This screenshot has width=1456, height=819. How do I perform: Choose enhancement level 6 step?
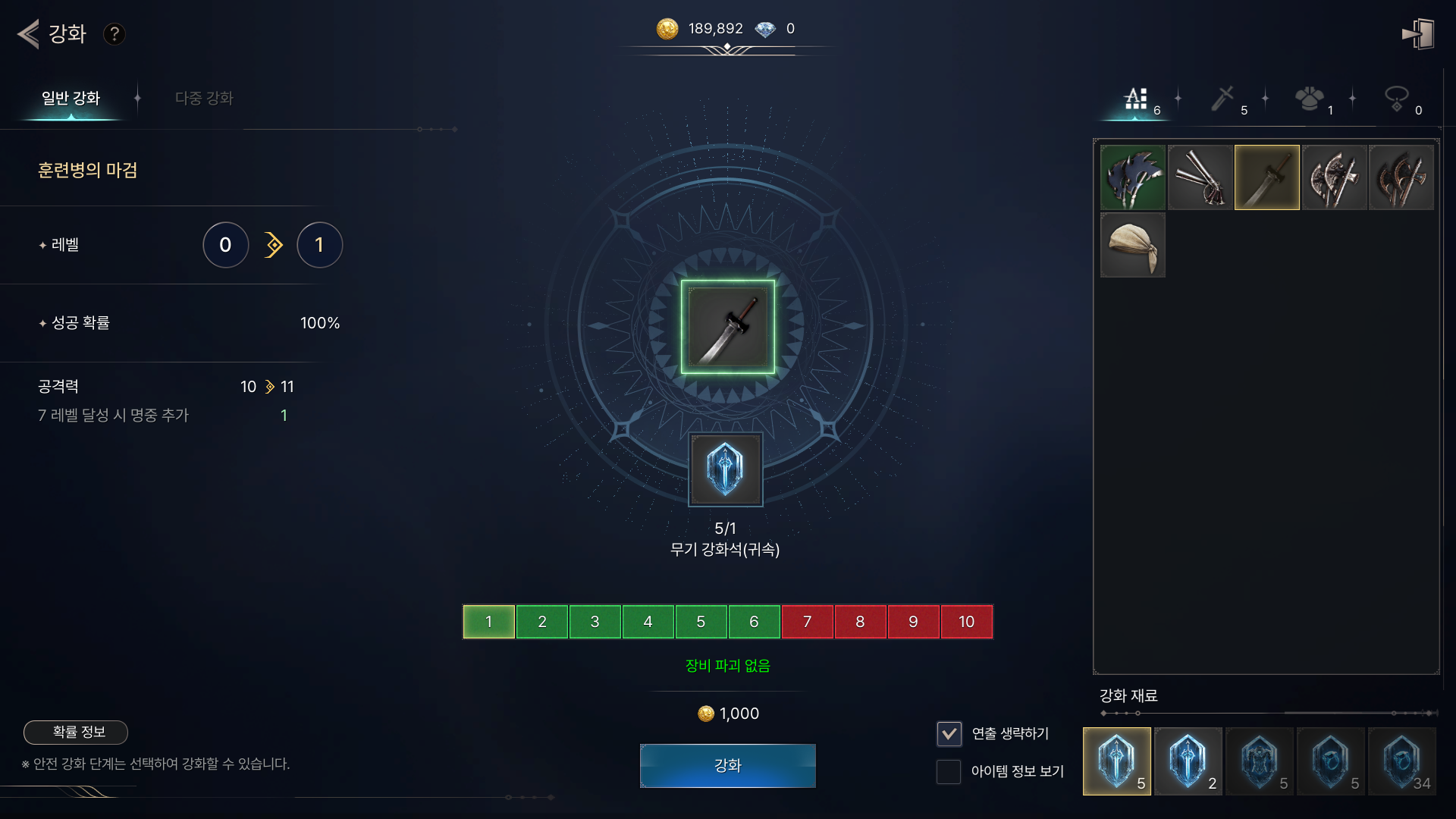(754, 622)
